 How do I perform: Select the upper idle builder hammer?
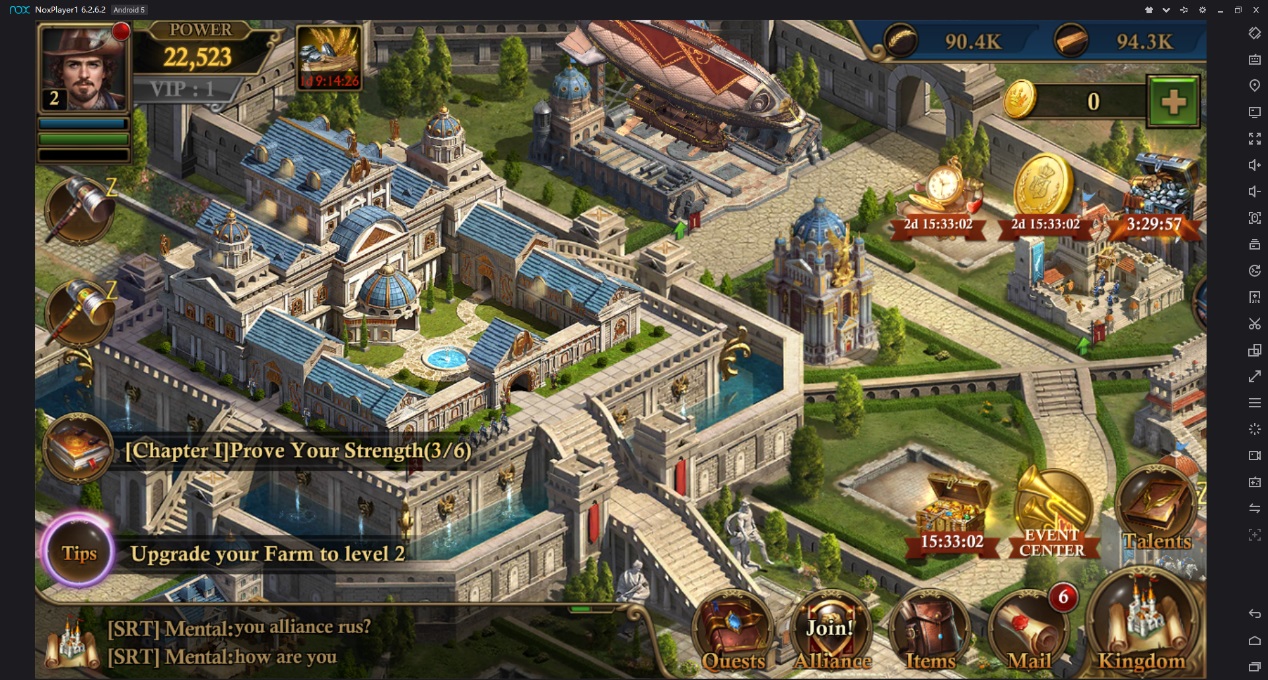79,208
